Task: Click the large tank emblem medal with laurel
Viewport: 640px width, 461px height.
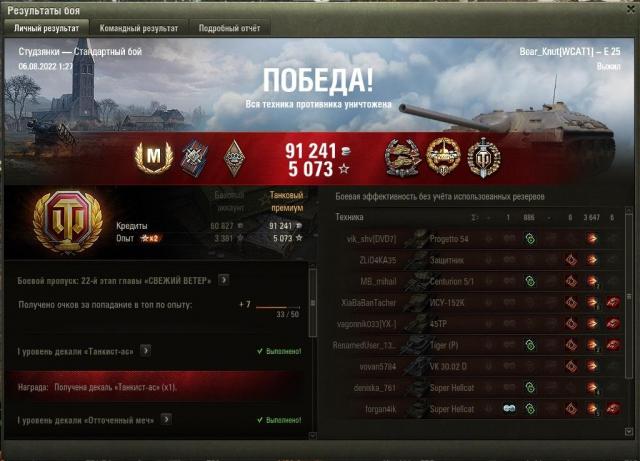Action: (67, 222)
